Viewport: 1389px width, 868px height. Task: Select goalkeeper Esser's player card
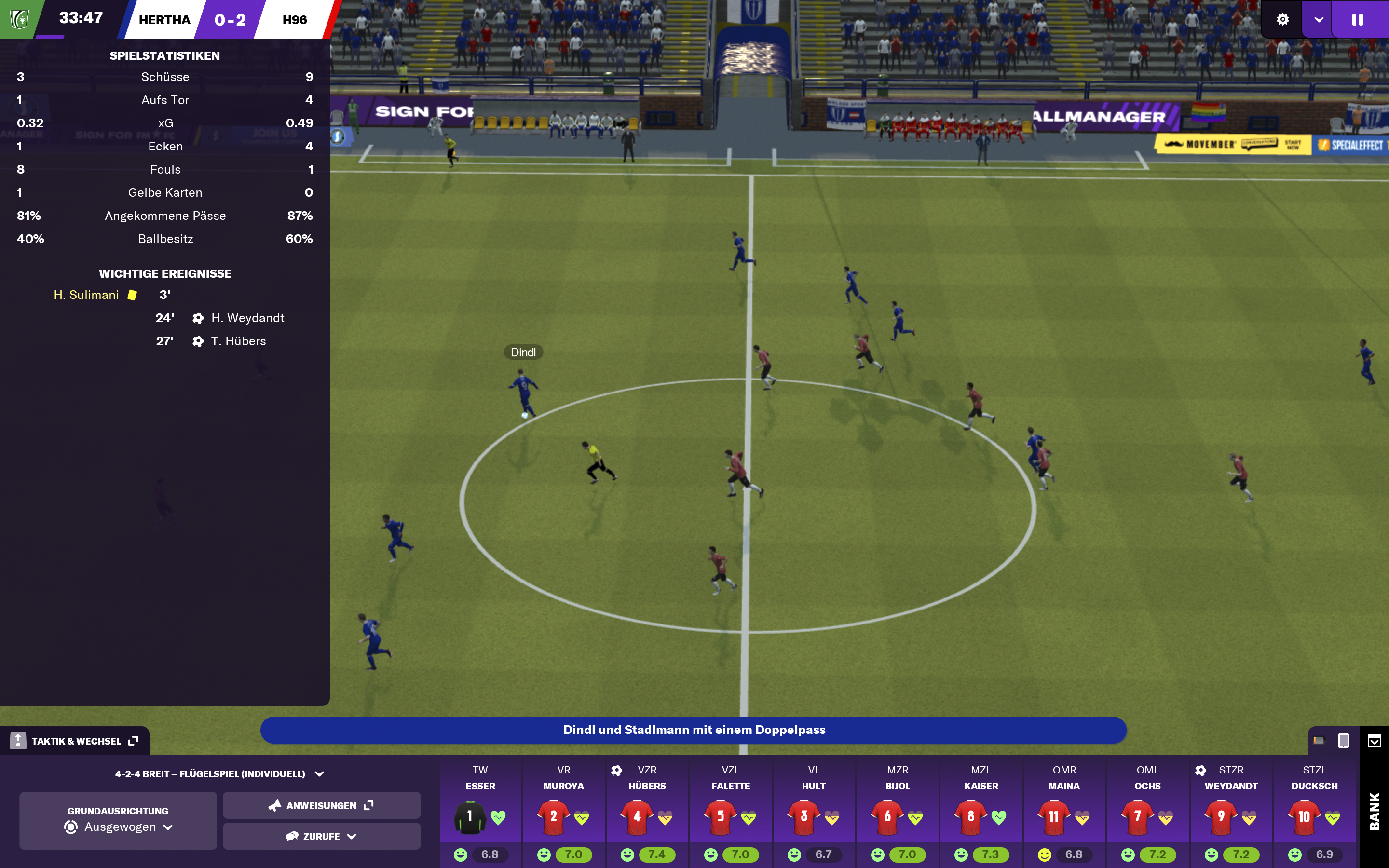(x=480, y=814)
